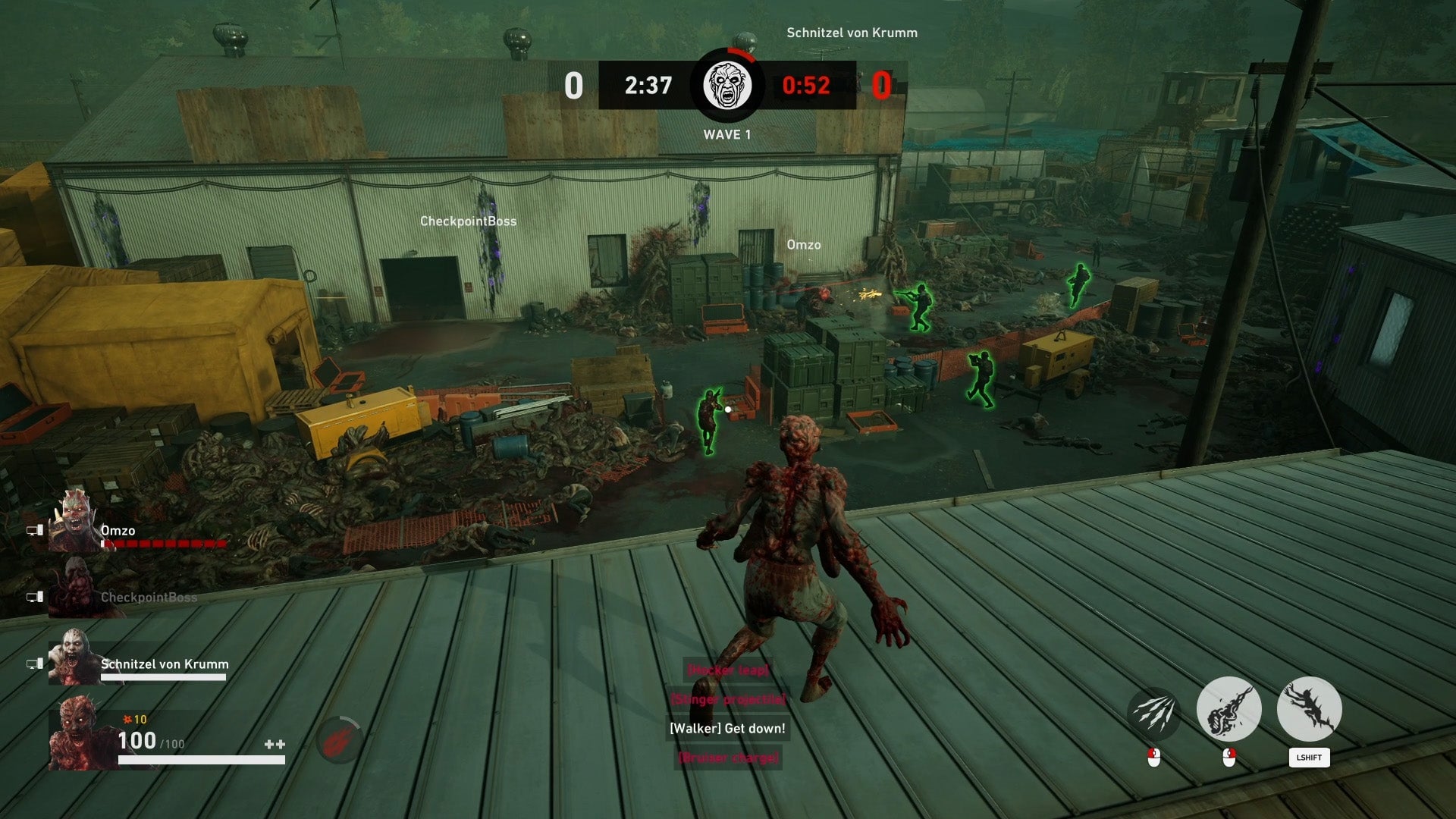Click the Ridden face icon on scoreboard
This screenshot has height=819, width=1456.
point(727,86)
